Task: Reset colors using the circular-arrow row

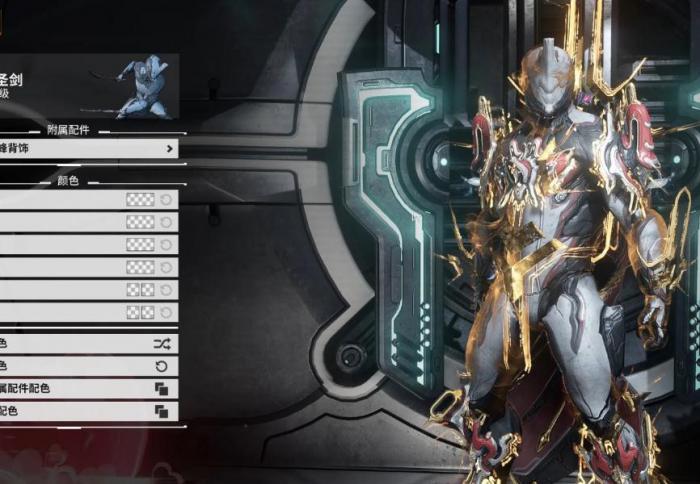Action: point(88,366)
